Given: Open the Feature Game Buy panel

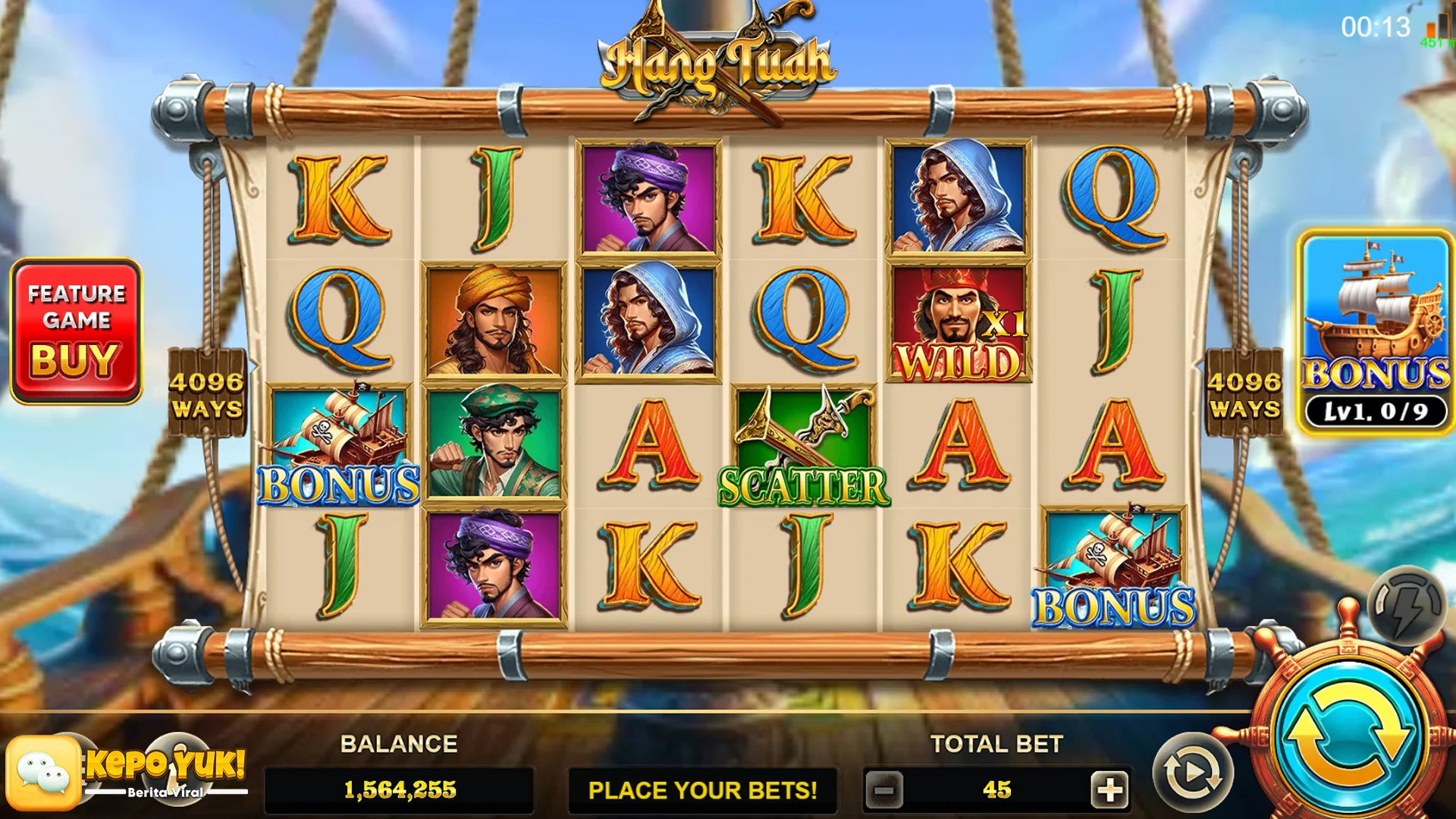Looking at the screenshot, I should [x=76, y=331].
